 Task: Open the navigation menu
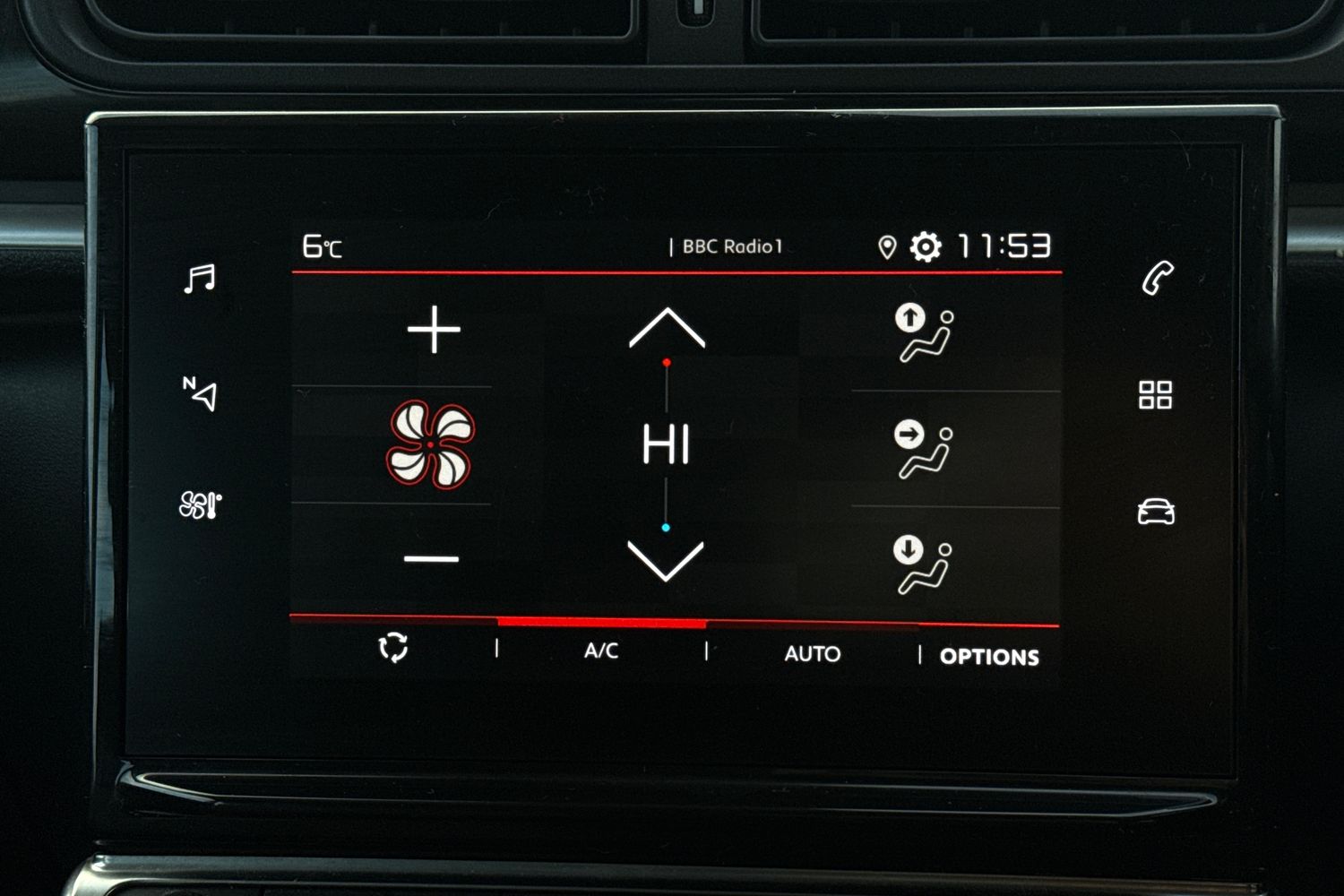(x=200, y=393)
